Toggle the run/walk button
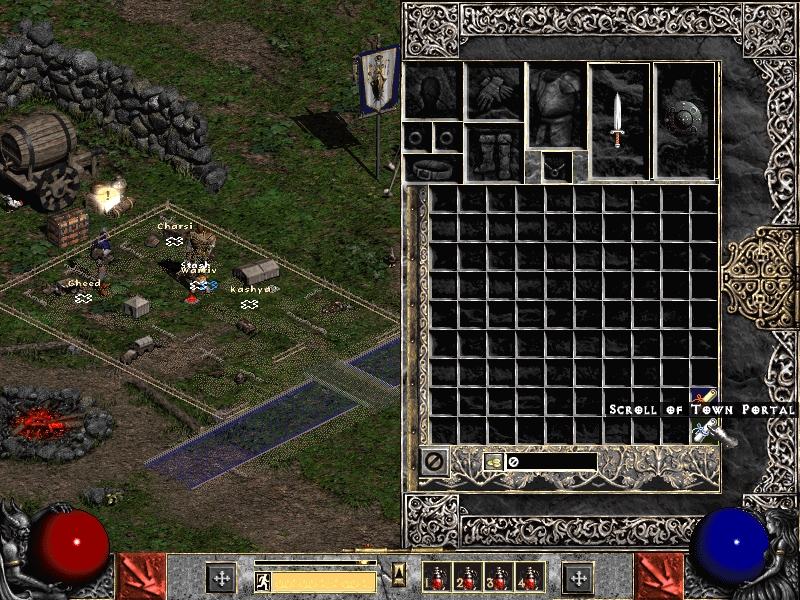The height and width of the screenshot is (600, 800). point(263,581)
